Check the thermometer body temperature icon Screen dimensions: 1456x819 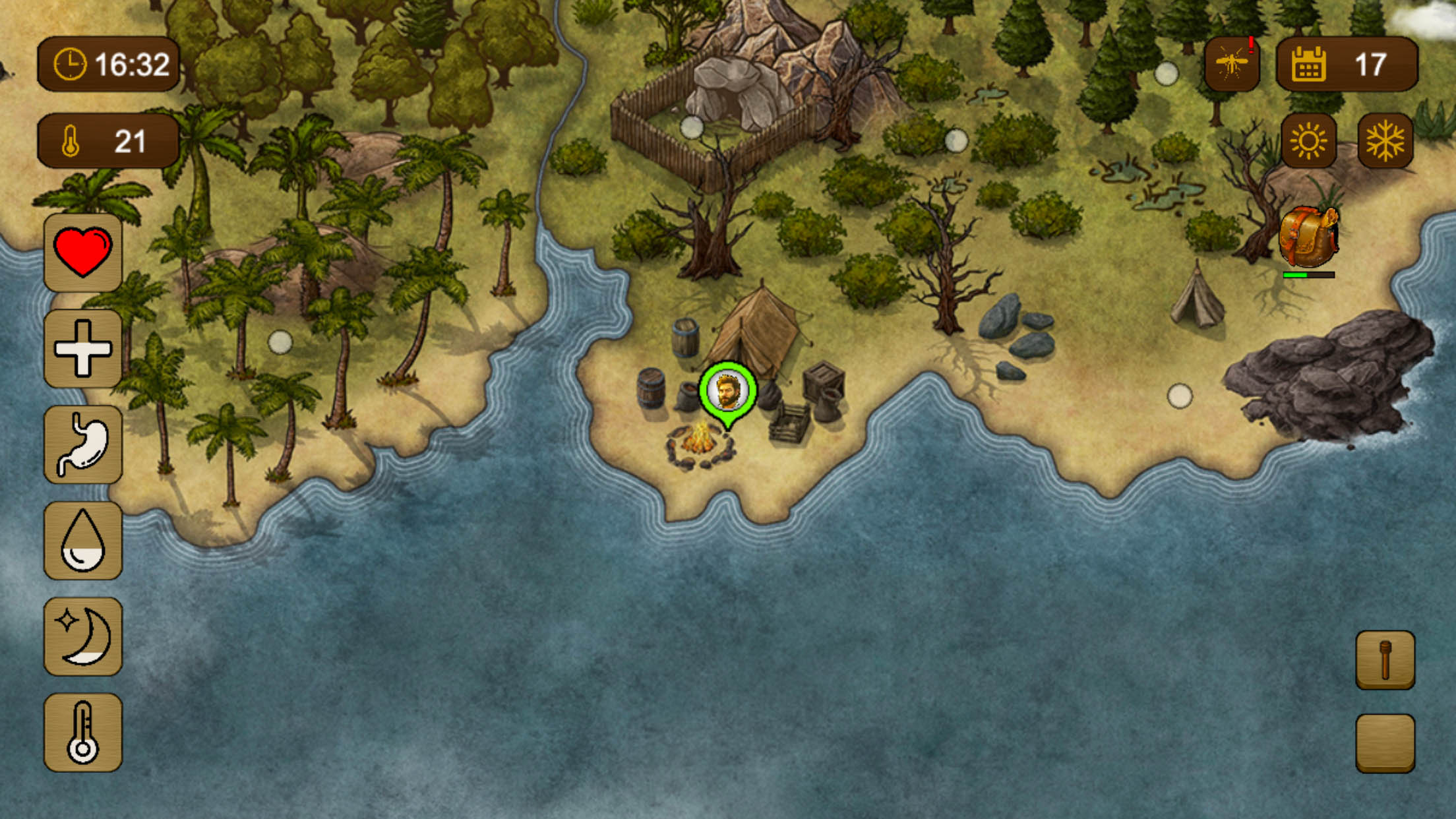[x=83, y=732]
